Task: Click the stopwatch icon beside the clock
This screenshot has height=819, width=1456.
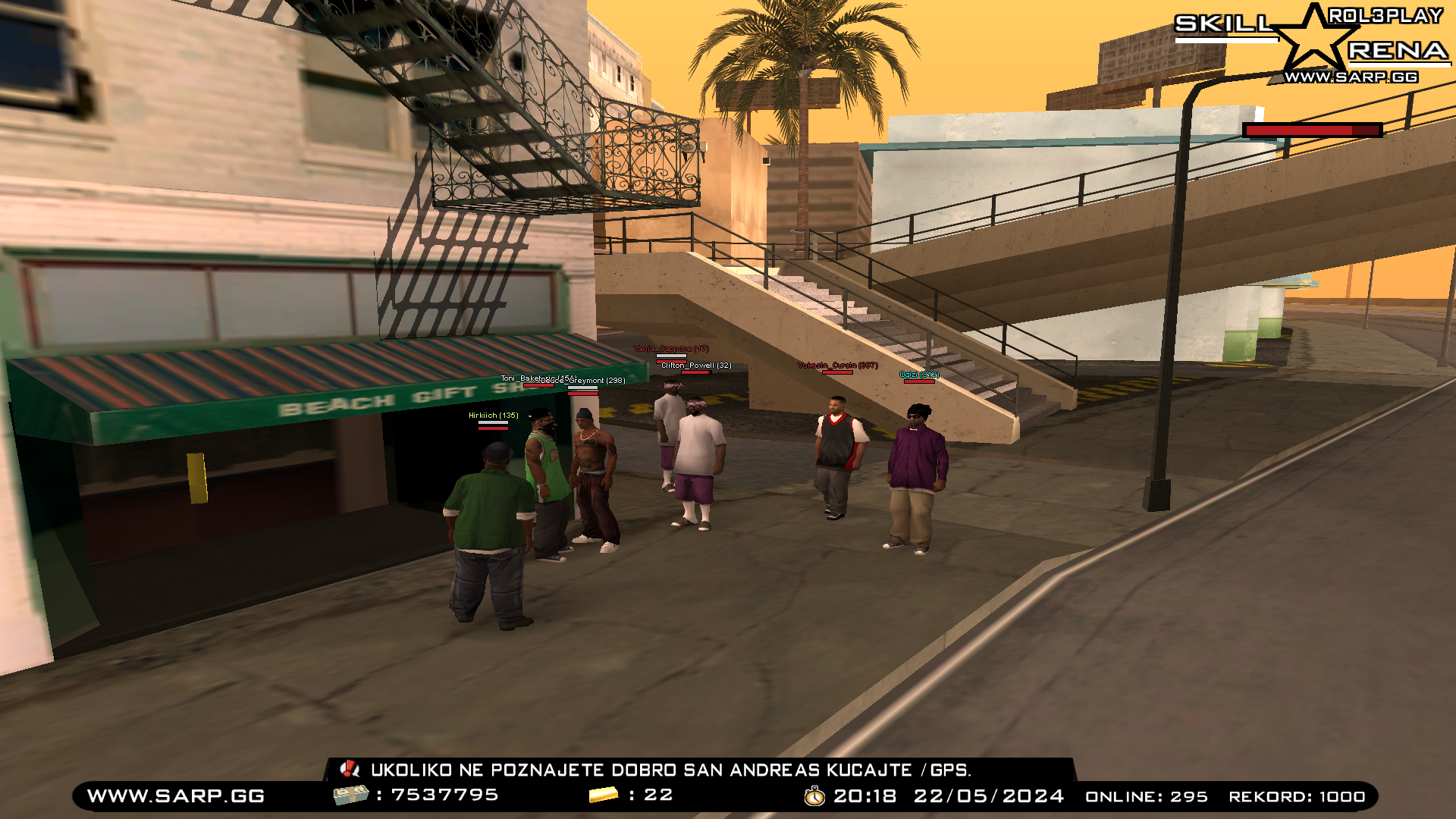Action: click(815, 797)
